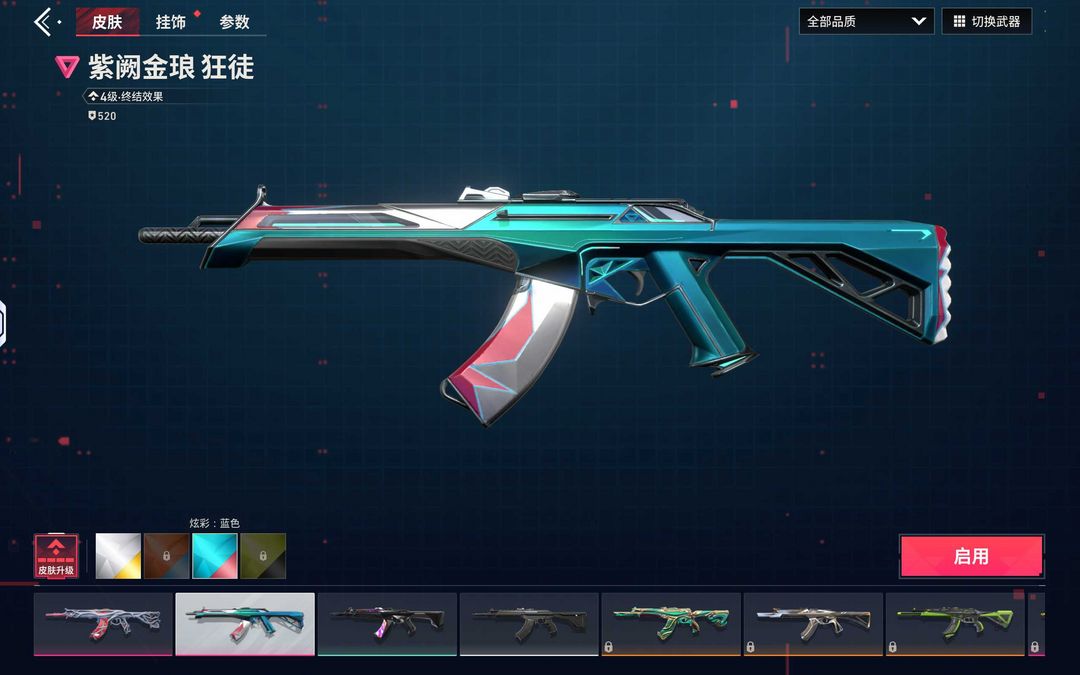Image resolution: width=1080 pixels, height=675 pixels.
Task: Switch to the 皮肤 tab
Action: pos(107,22)
